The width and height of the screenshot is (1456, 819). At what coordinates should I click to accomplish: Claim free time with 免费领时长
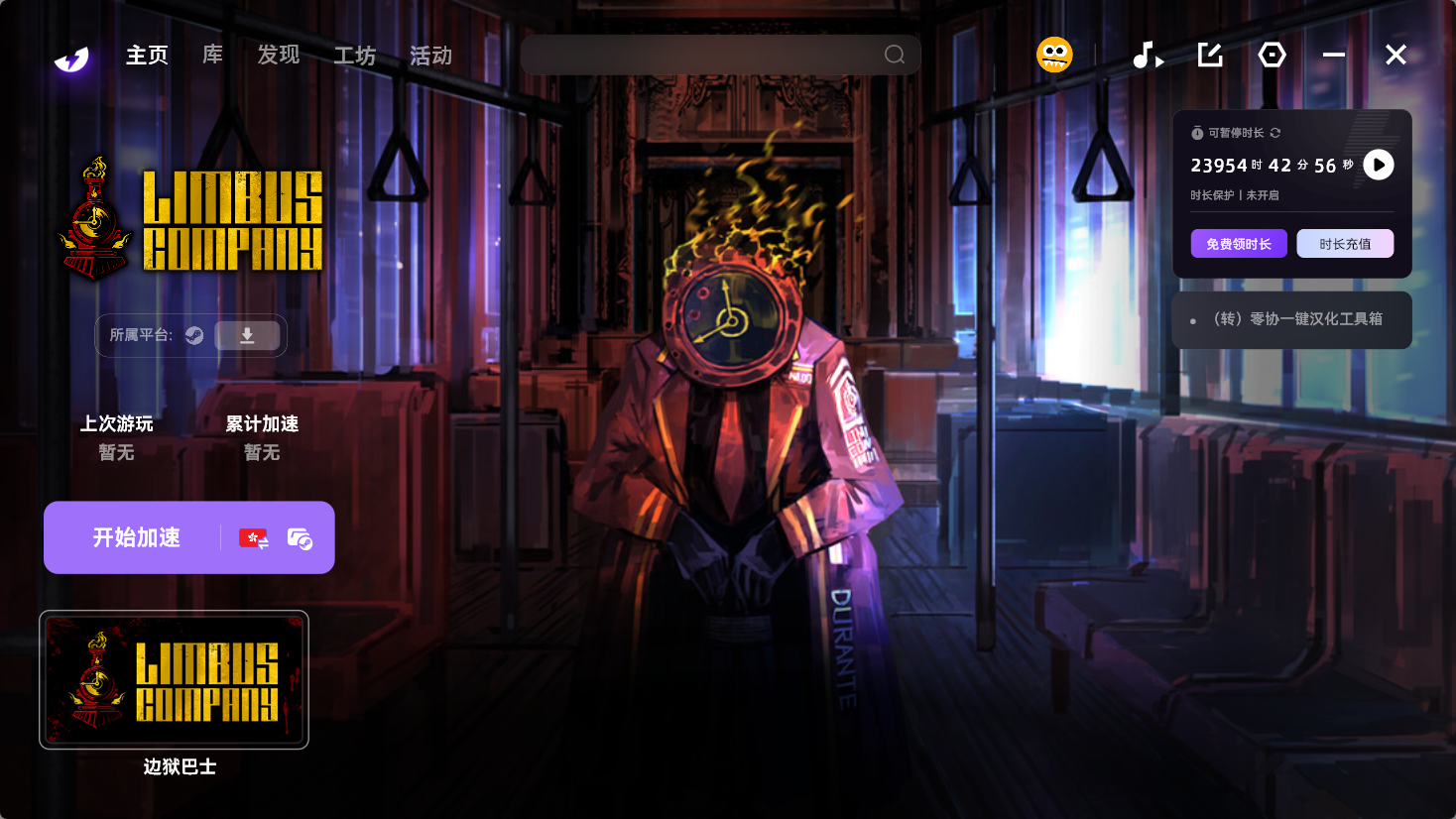[1239, 244]
